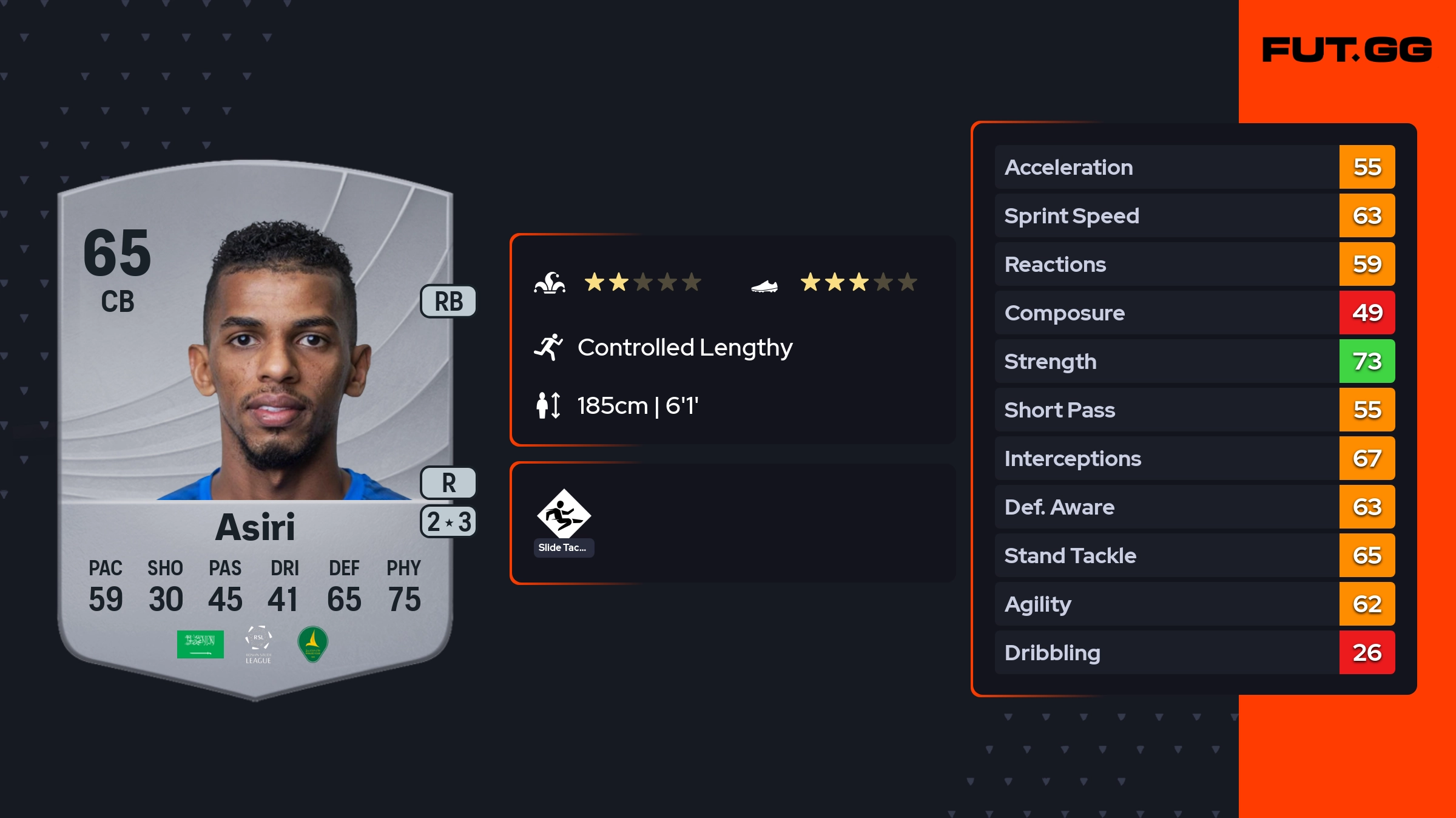Click the Composure stat row
The height and width of the screenshot is (818, 1456).
pos(1194,313)
